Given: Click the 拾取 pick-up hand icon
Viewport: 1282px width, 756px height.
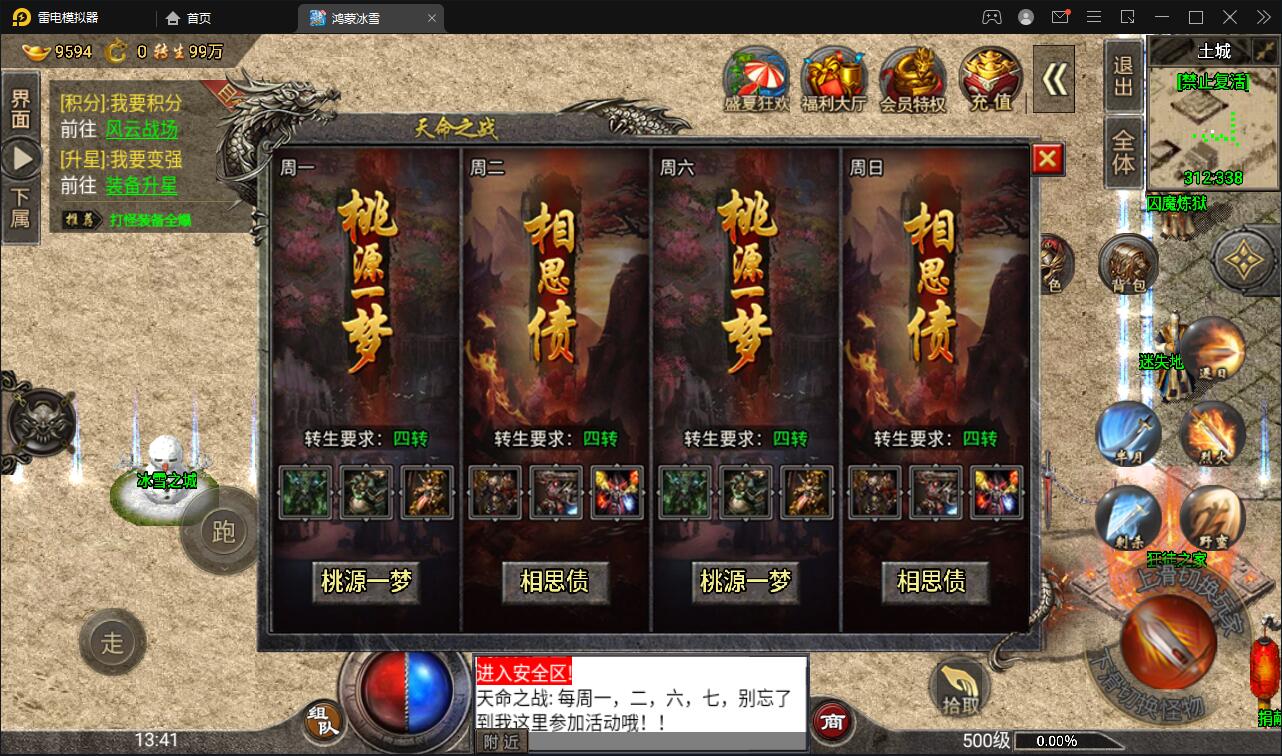Looking at the screenshot, I should (x=961, y=689).
